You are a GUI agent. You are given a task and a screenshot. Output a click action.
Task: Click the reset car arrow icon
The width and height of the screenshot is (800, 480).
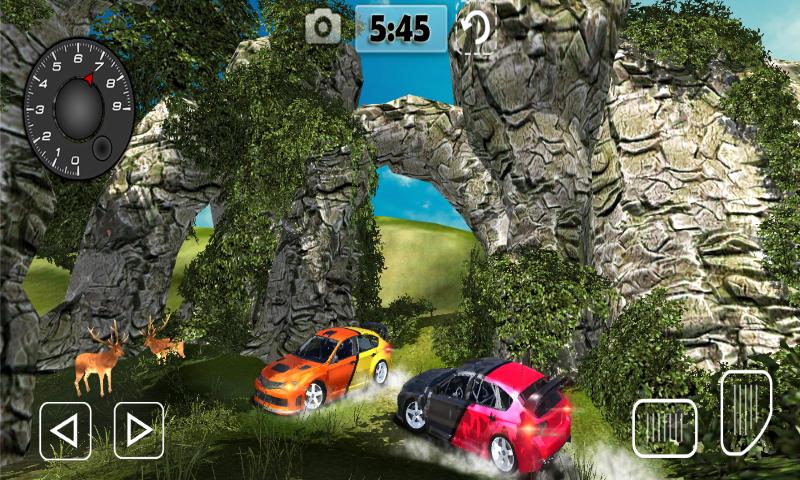tap(475, 28)
